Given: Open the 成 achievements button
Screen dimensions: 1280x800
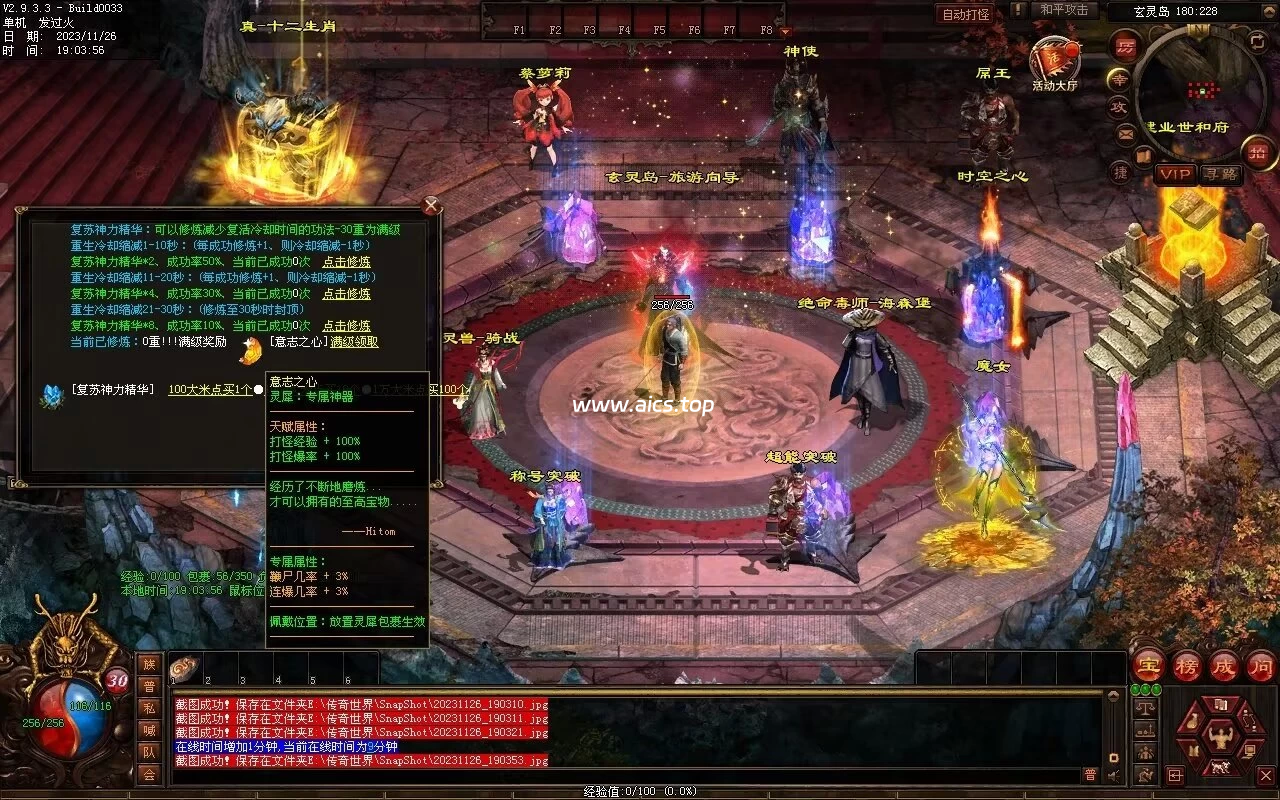Looking at the screenshot, I should [x=1224, y=665].
